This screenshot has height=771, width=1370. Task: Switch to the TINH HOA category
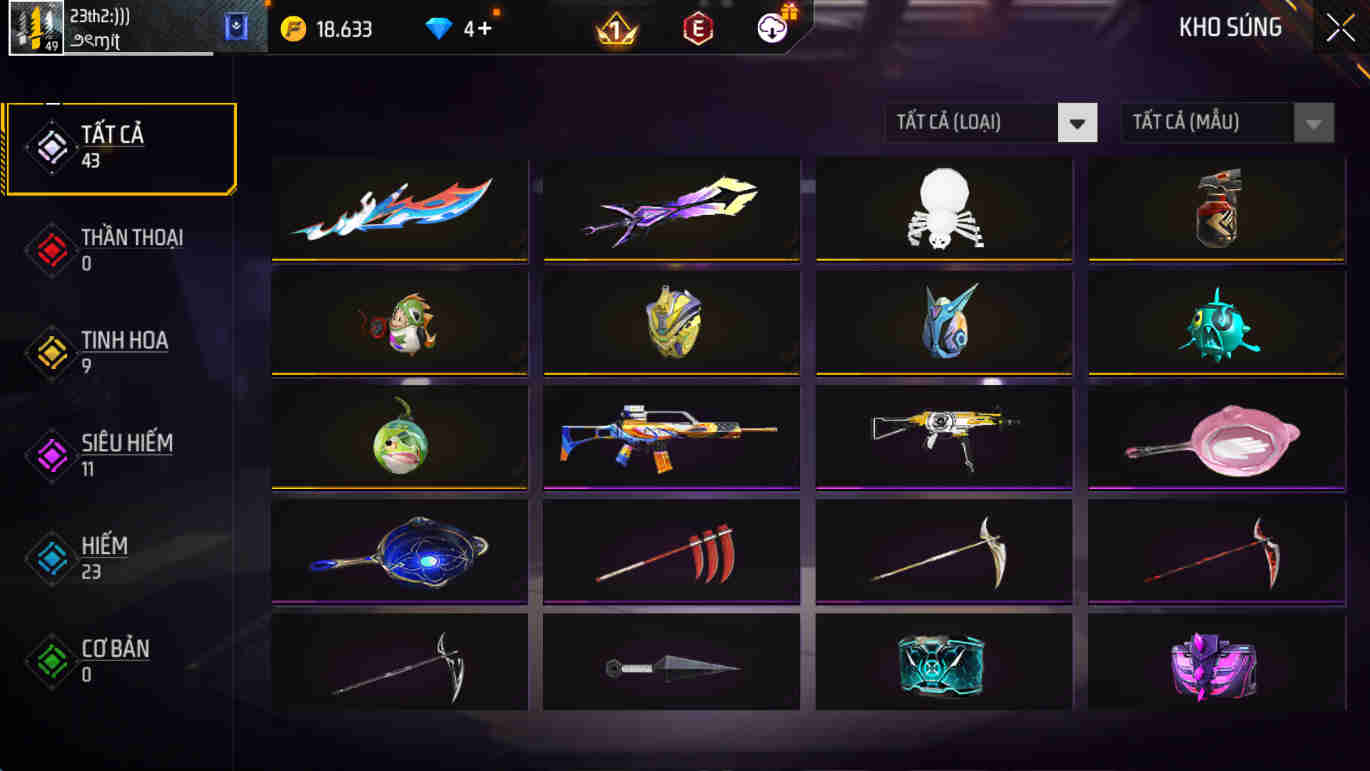(x=52, y=353)
